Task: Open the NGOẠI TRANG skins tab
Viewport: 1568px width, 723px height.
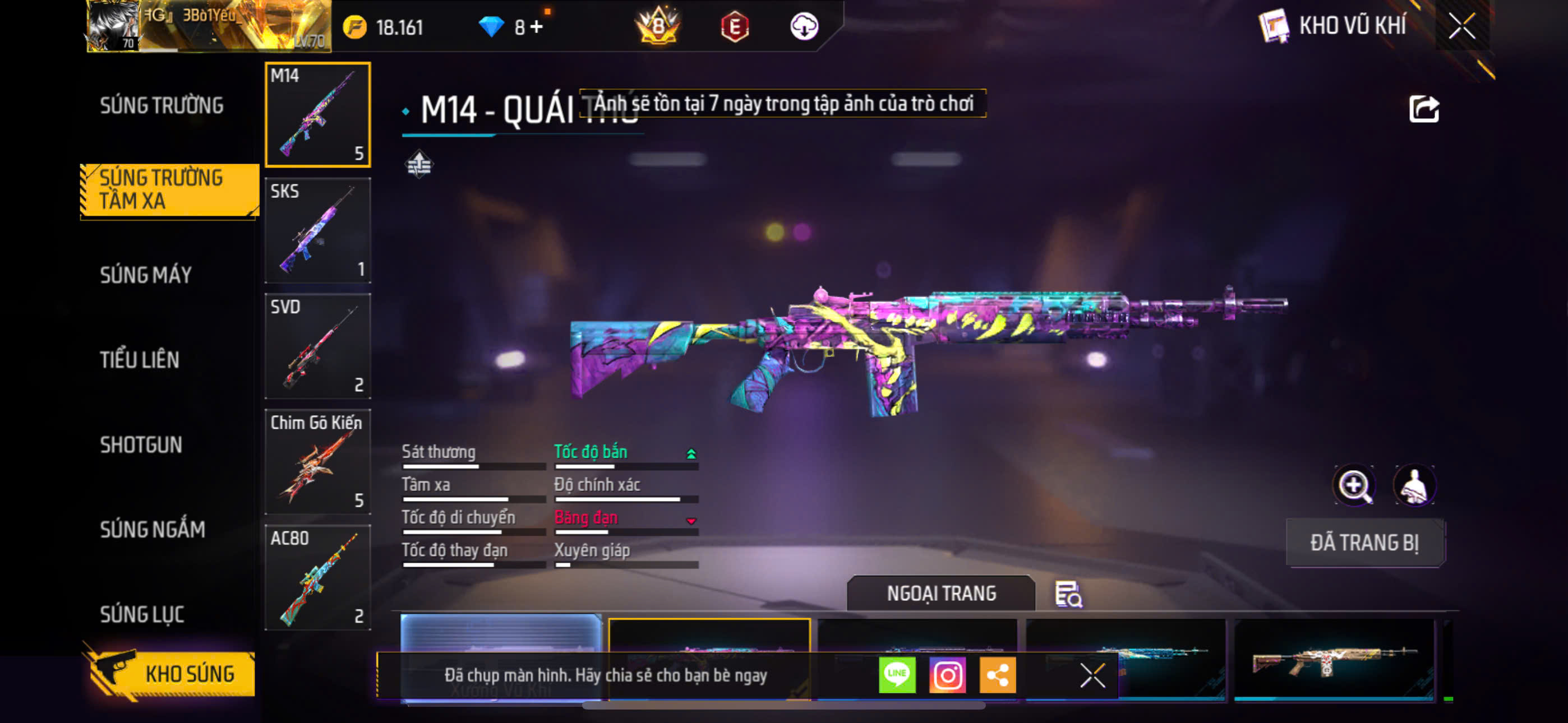Action: 940,594
